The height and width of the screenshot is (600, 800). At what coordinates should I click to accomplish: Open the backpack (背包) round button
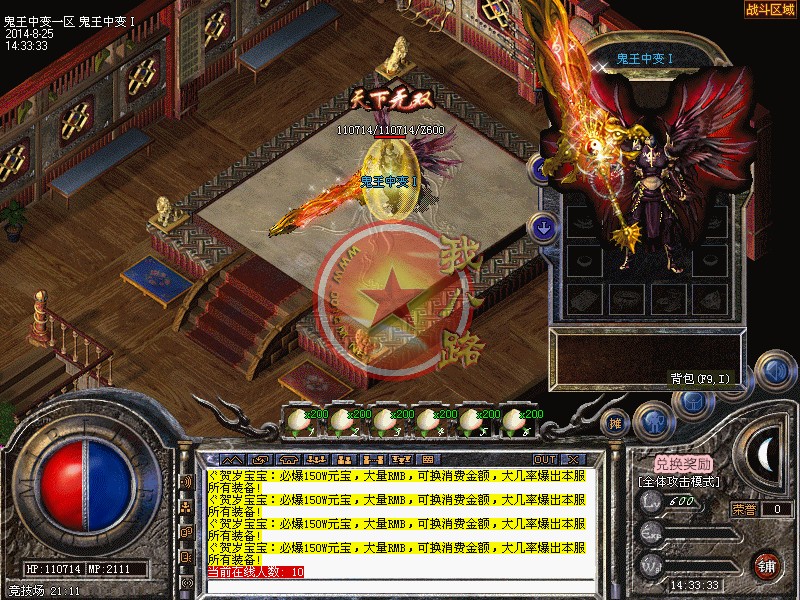[691, 403]
